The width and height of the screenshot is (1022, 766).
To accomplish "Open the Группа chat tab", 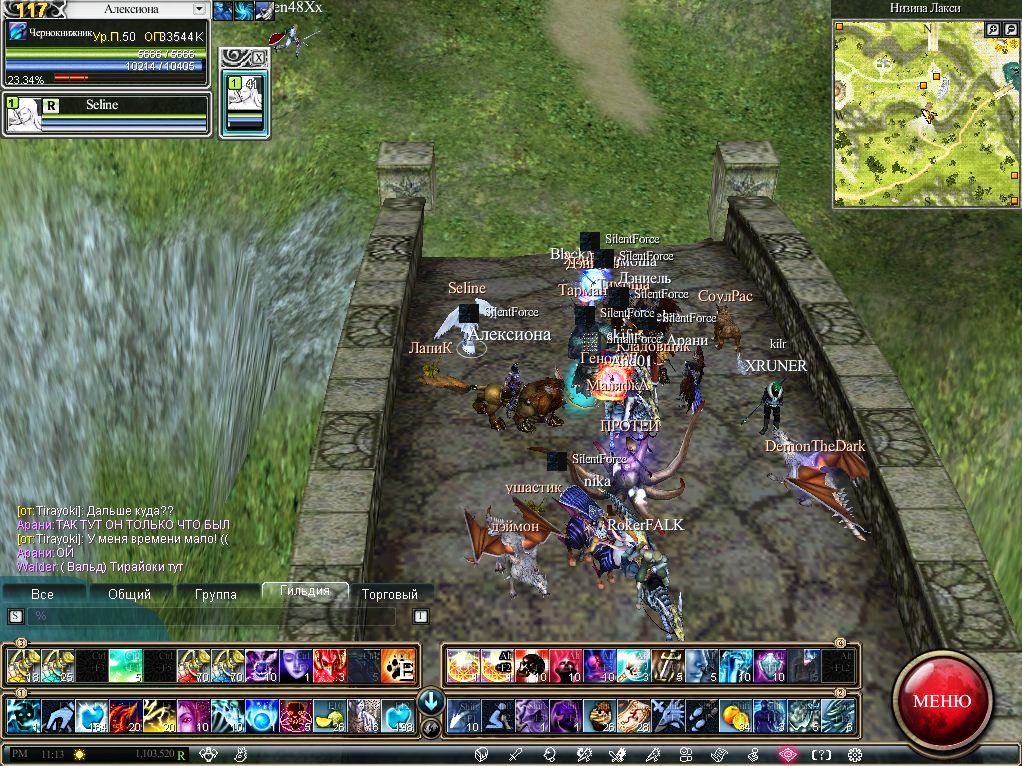I will click(x=216, y=594).
